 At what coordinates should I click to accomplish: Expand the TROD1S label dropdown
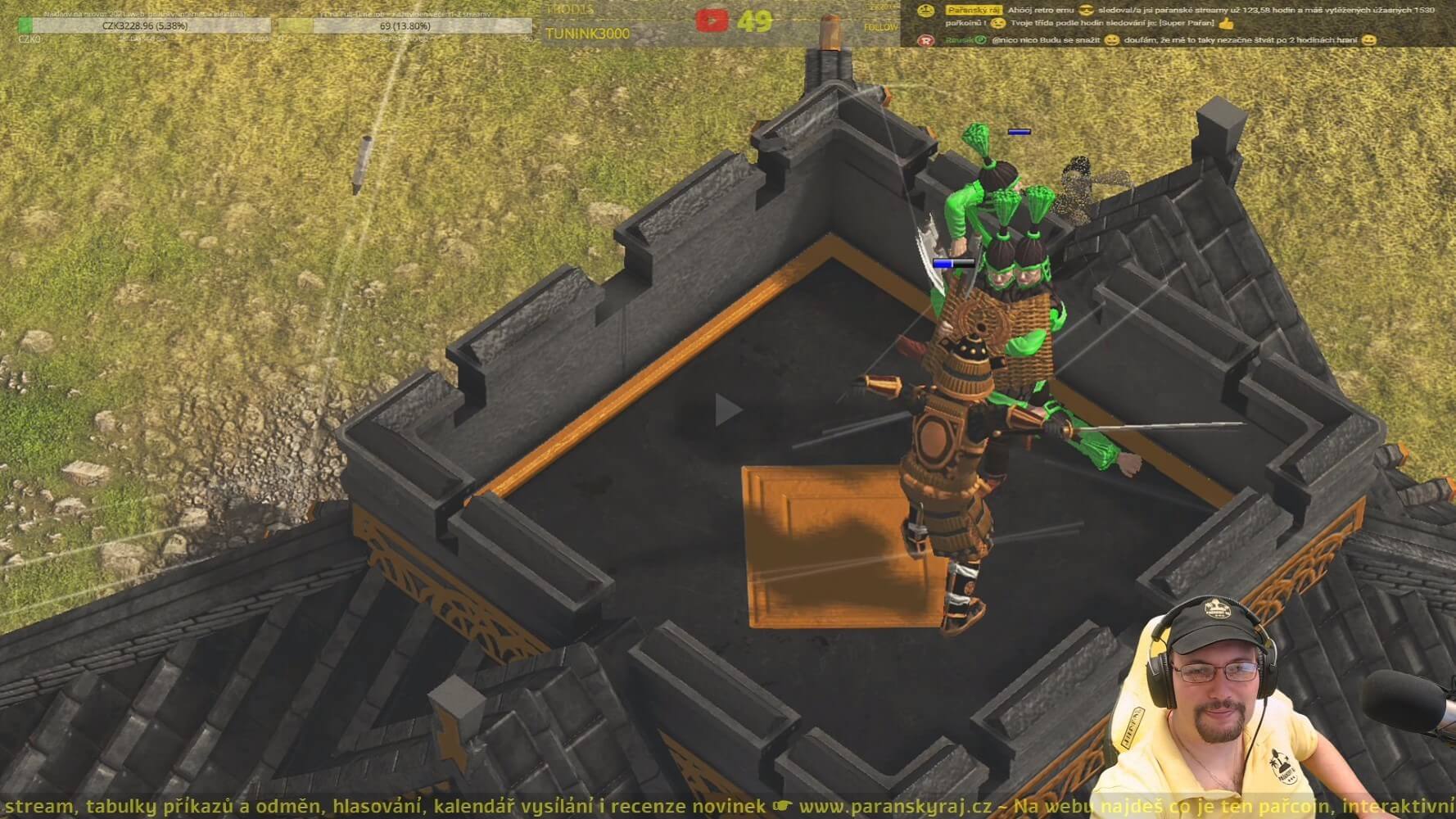point(569,10)
